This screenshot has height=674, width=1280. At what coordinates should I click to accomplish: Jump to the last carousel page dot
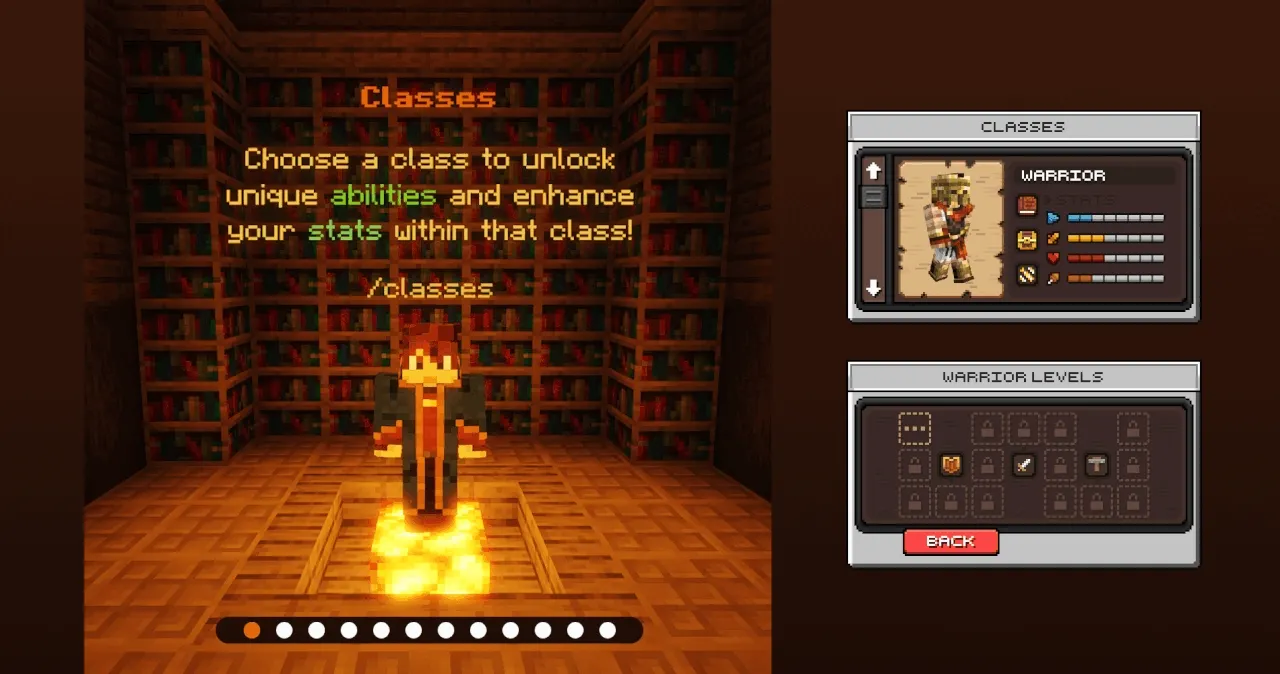tap(607, 630)
